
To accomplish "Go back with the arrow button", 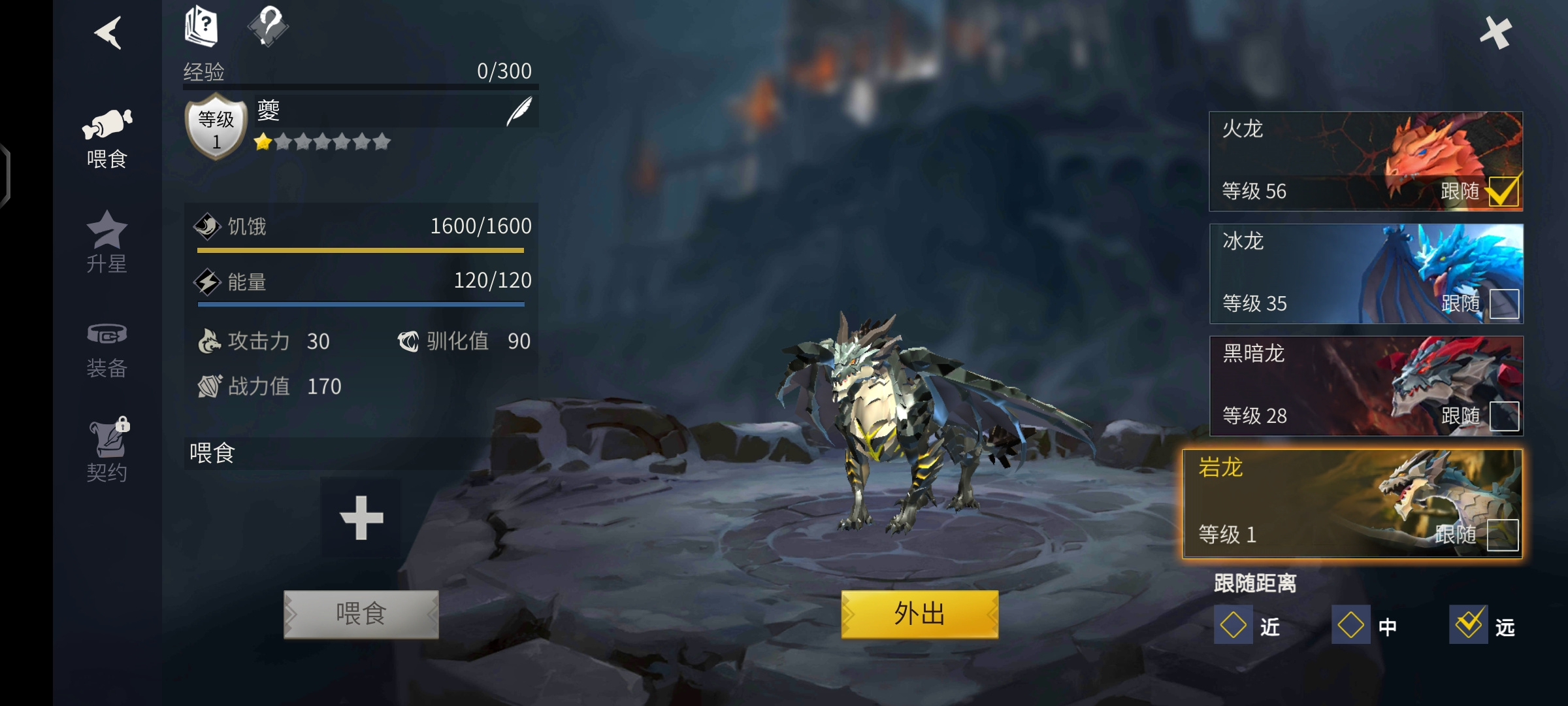I will [x=108, y=33].
